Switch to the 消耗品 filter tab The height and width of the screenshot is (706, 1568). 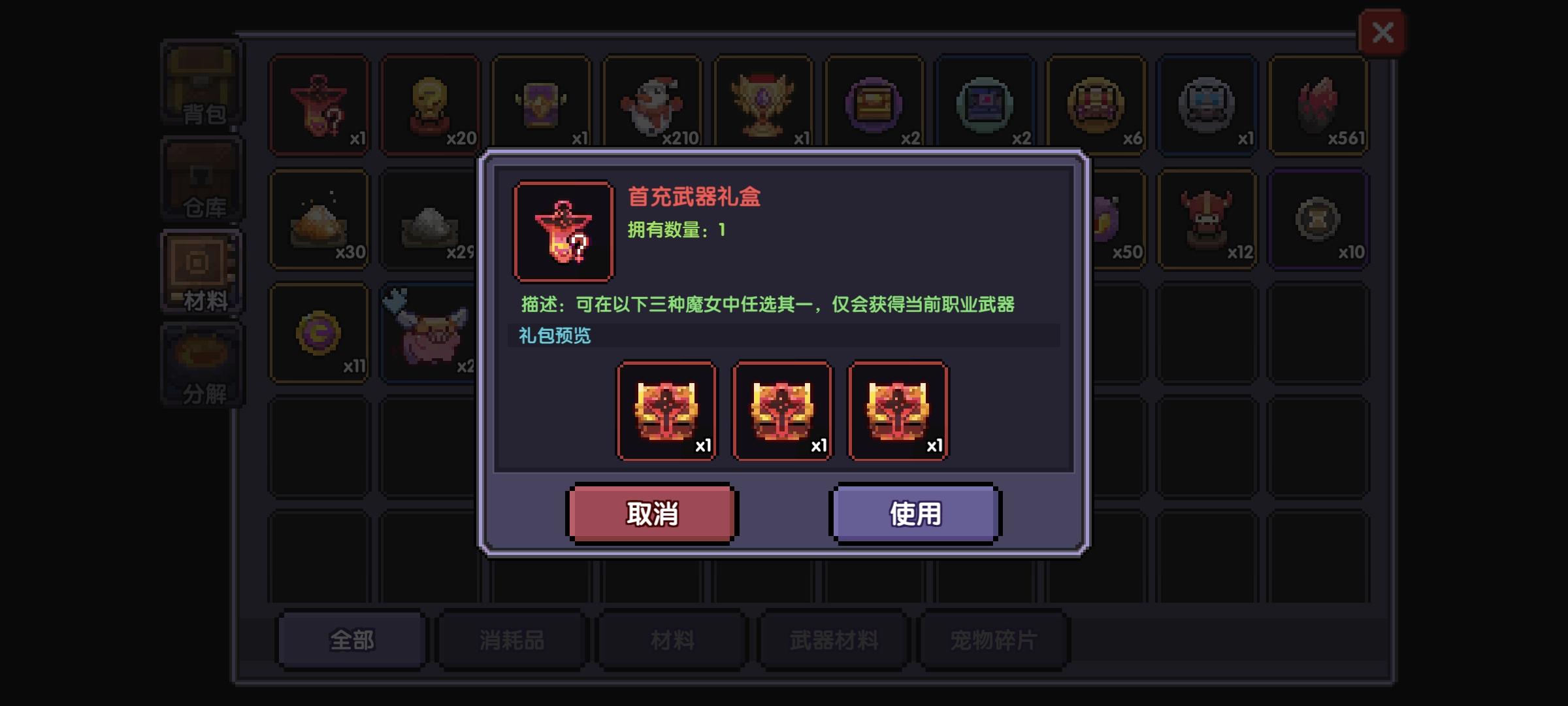click(x=512, y=641)
